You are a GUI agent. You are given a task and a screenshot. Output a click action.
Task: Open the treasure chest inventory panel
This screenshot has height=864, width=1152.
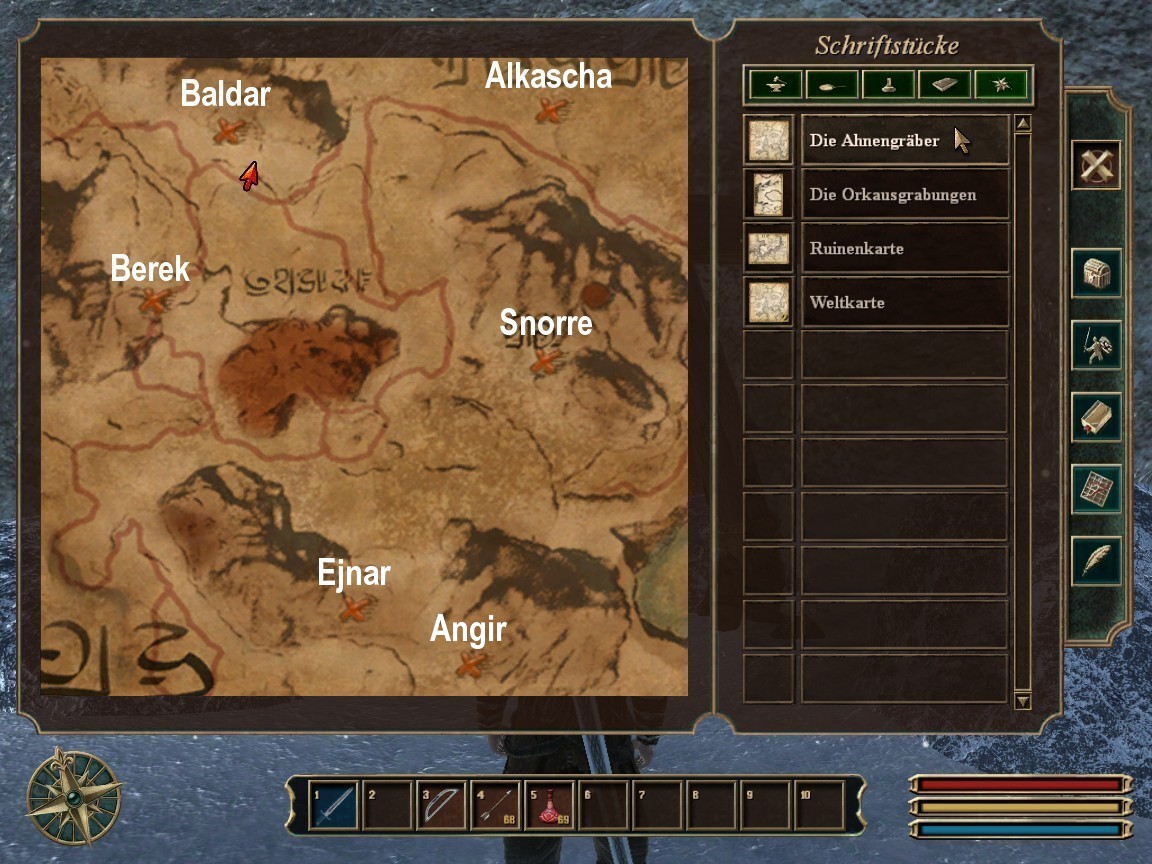tap(1096, 273)
